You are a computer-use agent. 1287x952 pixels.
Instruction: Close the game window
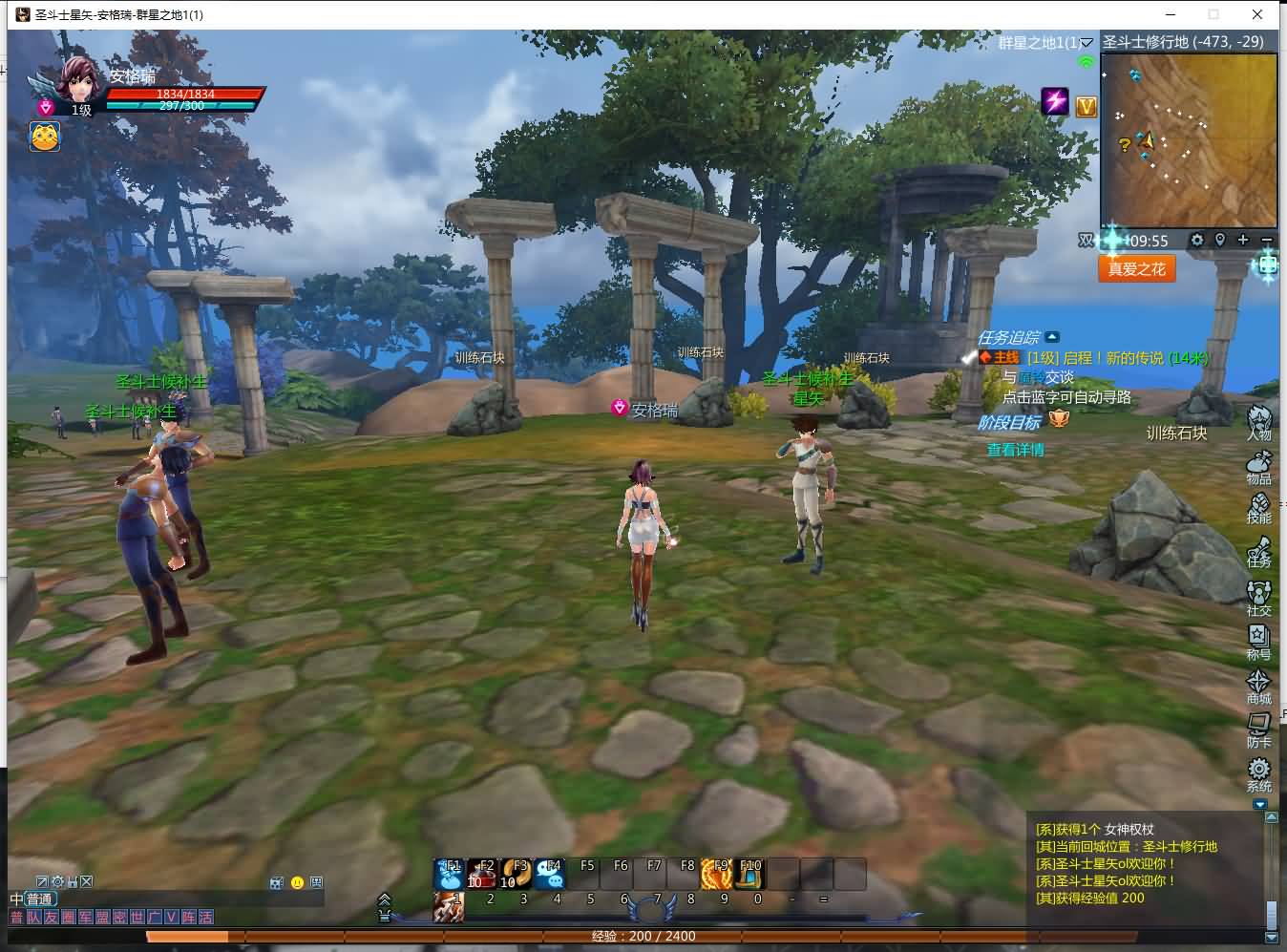tap(1258, 14)
